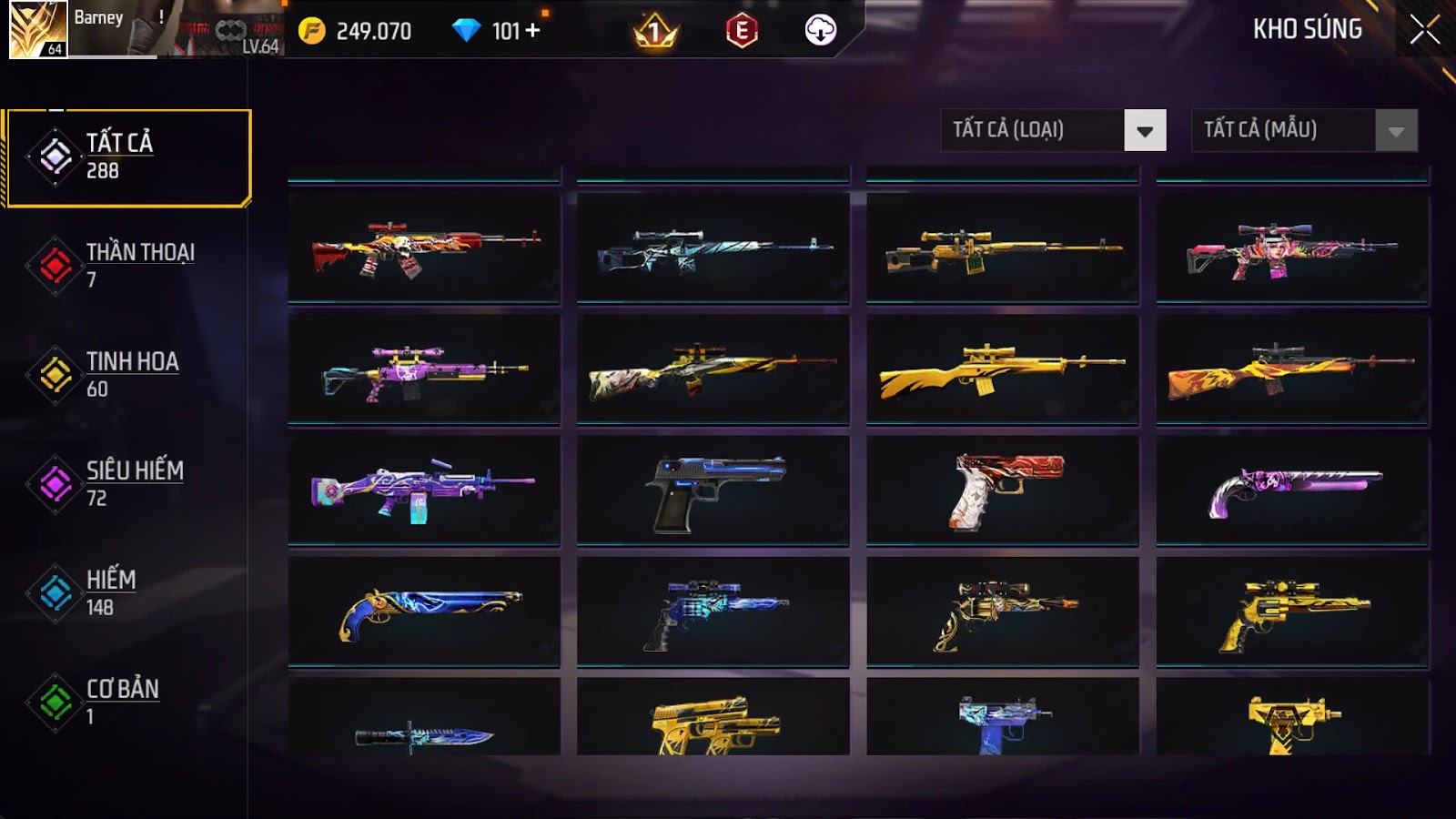Open the Tất Cả (Mẫu) dropdown
1456x819 pixels.
[1304, 130]
